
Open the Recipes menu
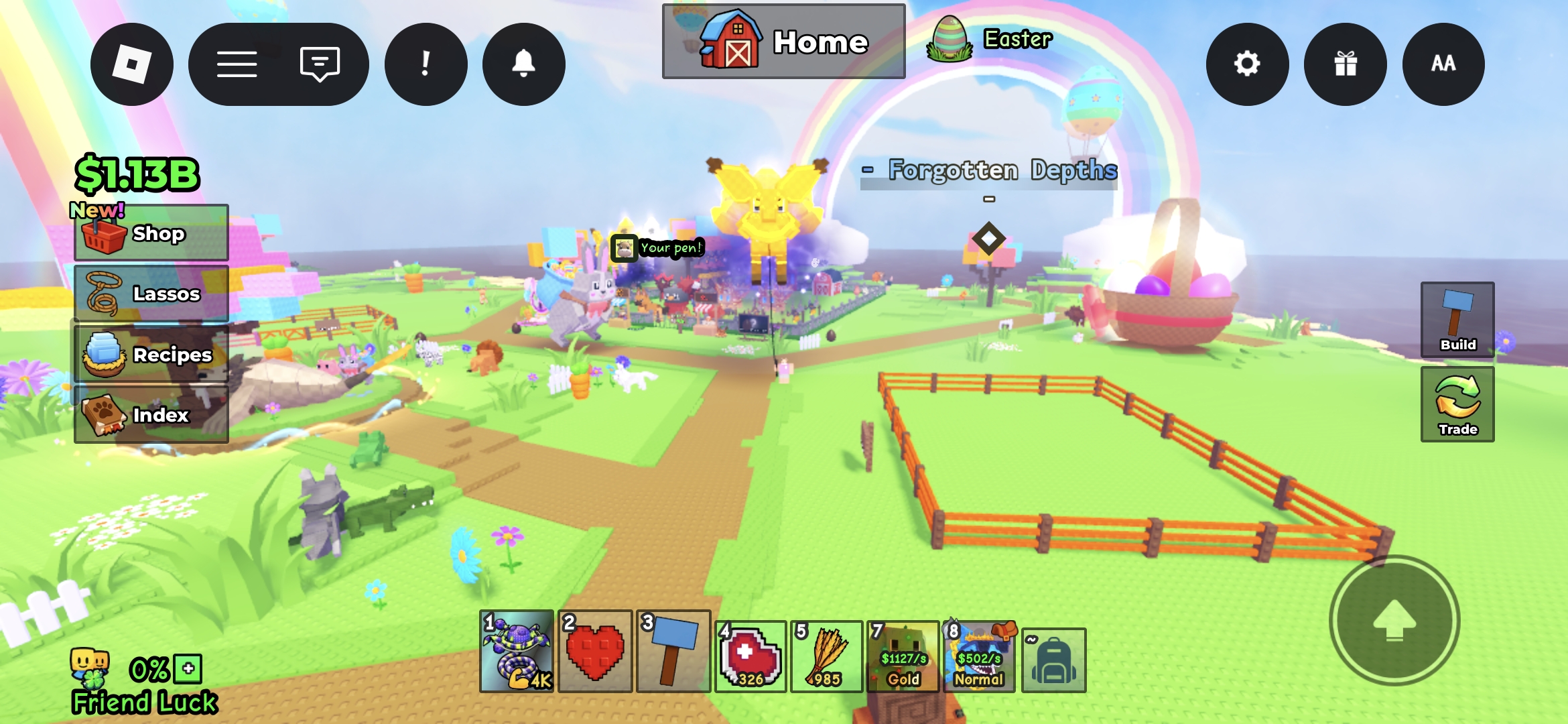pos(151,354)
